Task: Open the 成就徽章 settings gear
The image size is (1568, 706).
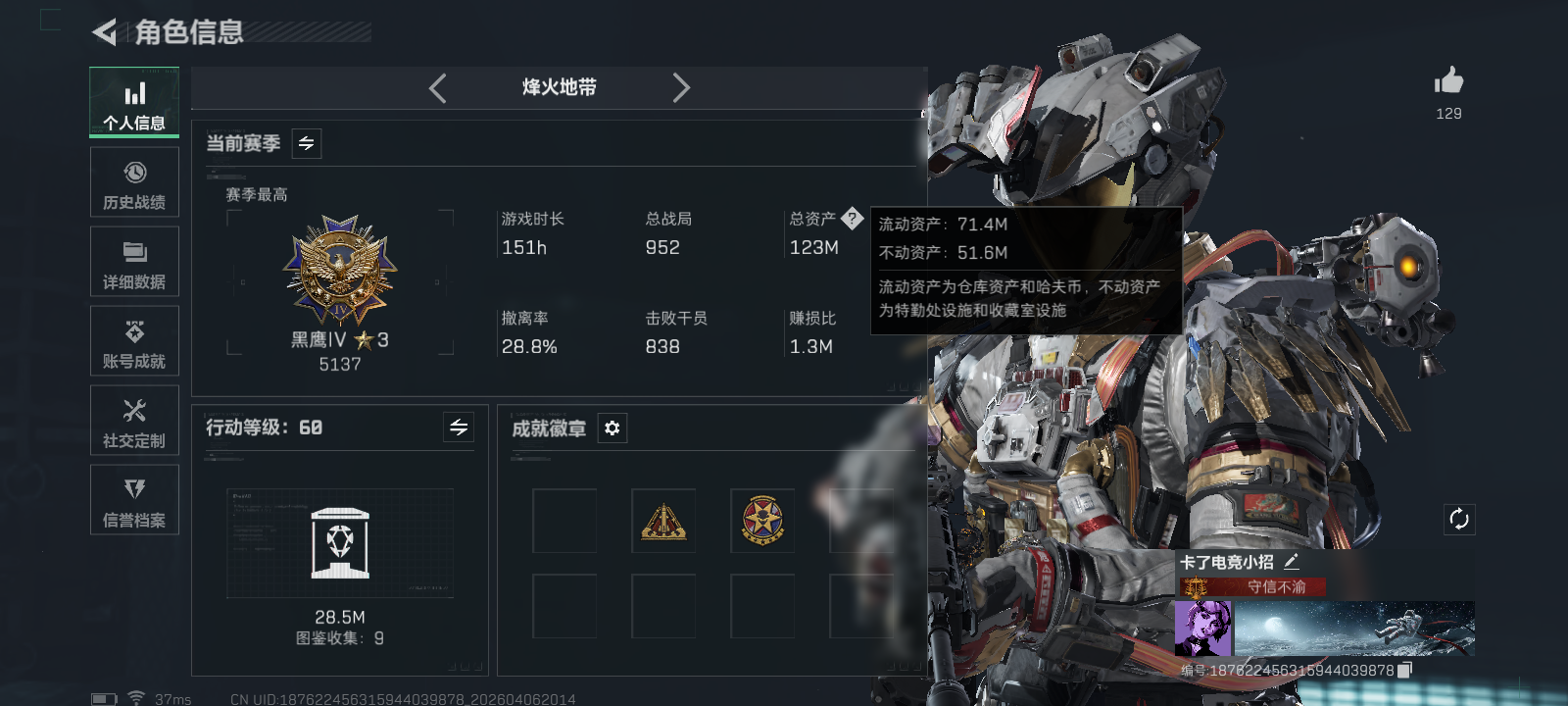Action: point(612,428)
